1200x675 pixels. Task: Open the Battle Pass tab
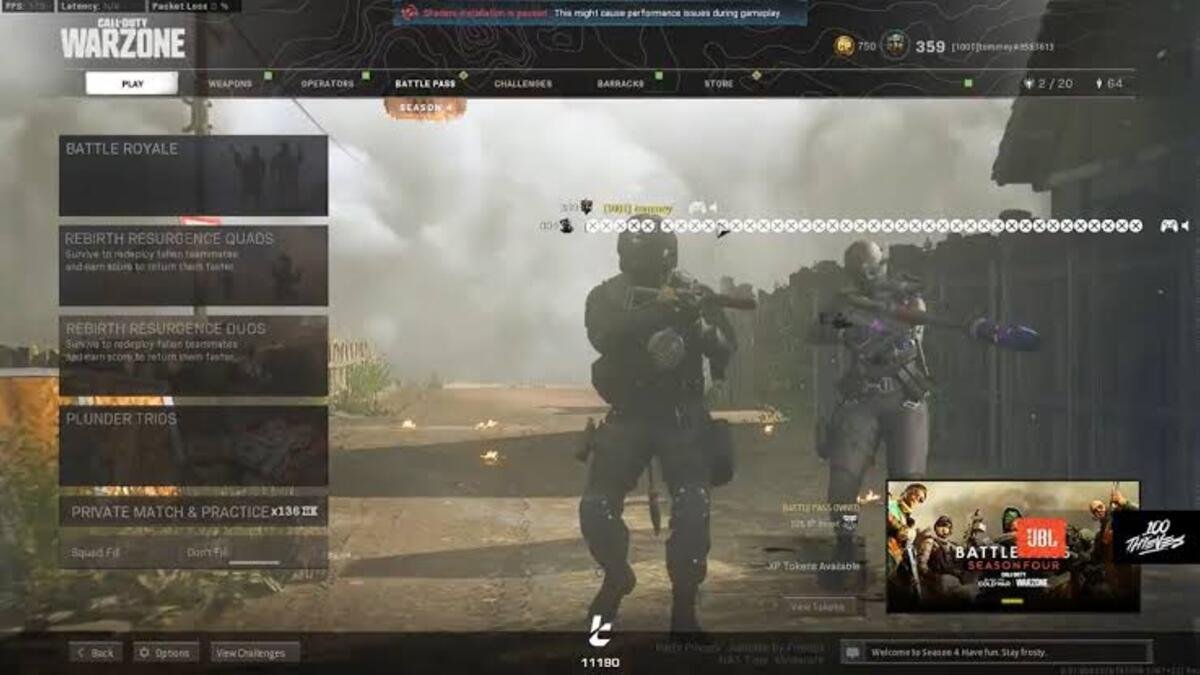tap(425, 84)
